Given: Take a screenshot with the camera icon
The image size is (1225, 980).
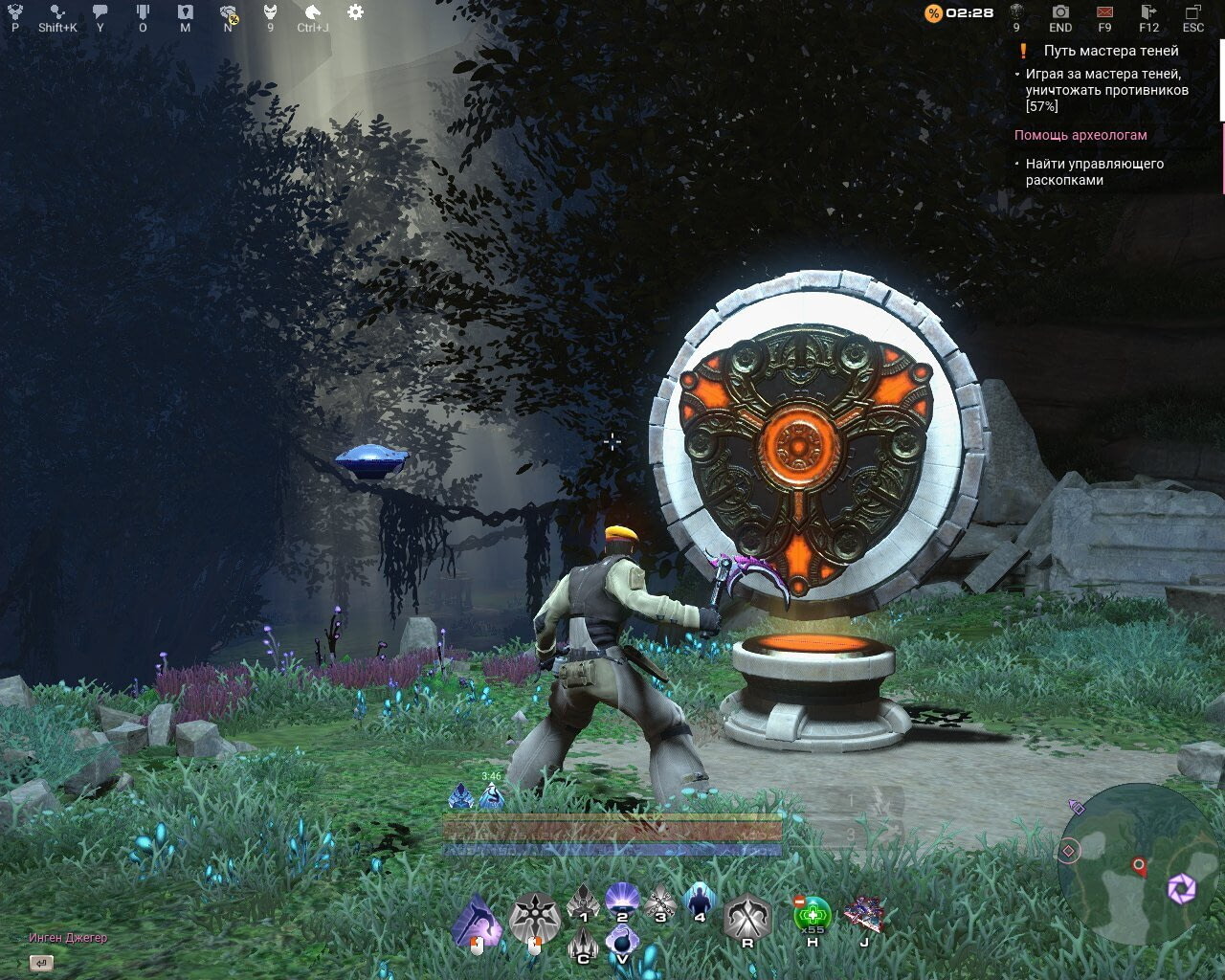Looking at the screenshot, I should tap(1059, 13).
